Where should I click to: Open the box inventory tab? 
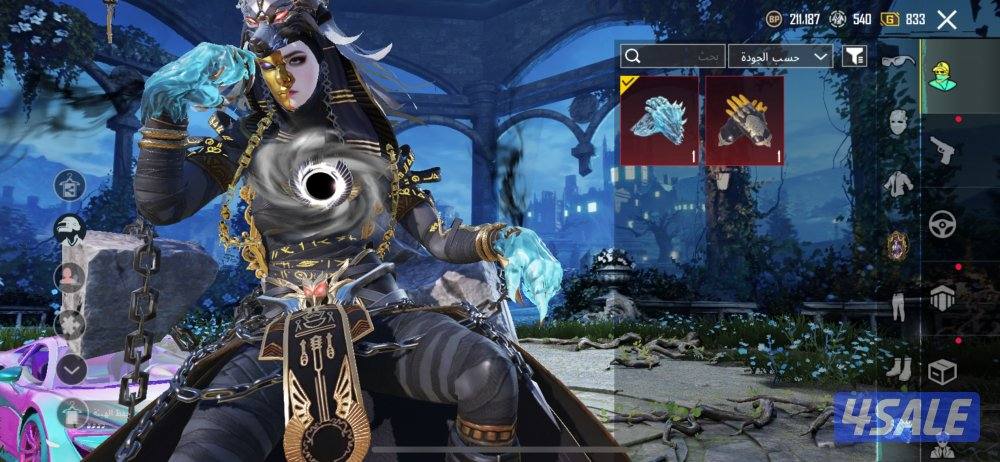pos(942,371)
